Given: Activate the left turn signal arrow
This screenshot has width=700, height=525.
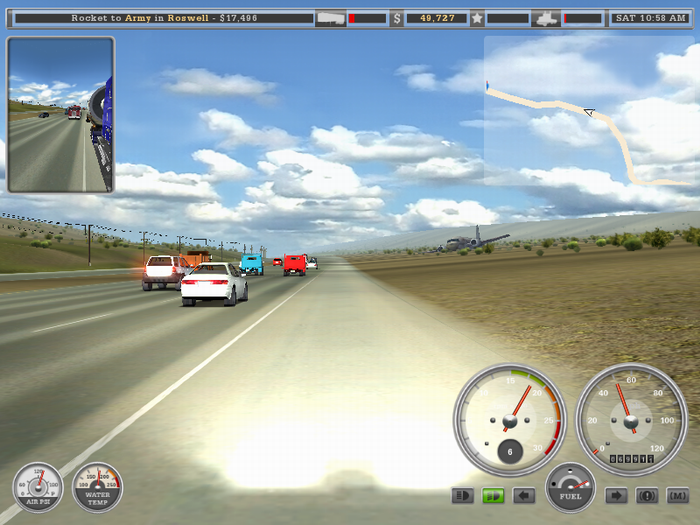Looking at the screenshot, I should click(523, 495).
